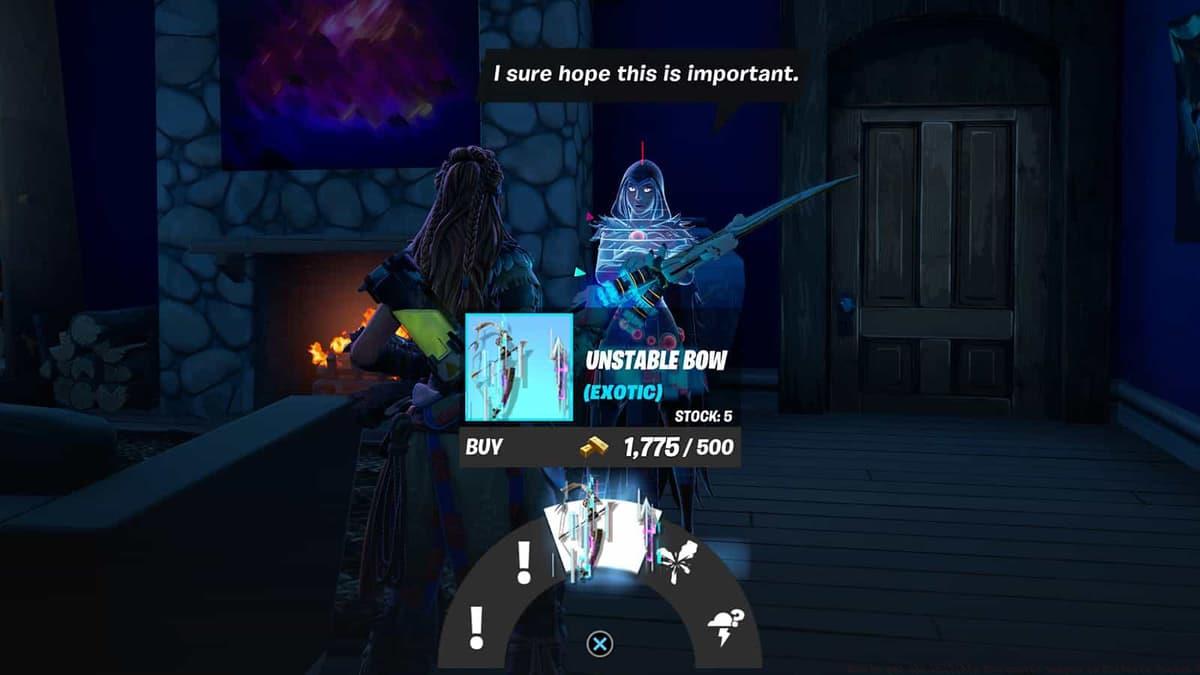Select the Unstable Bow item thumbnail
The width and height of the screenshot is (1200, 675).
[519, 367]
